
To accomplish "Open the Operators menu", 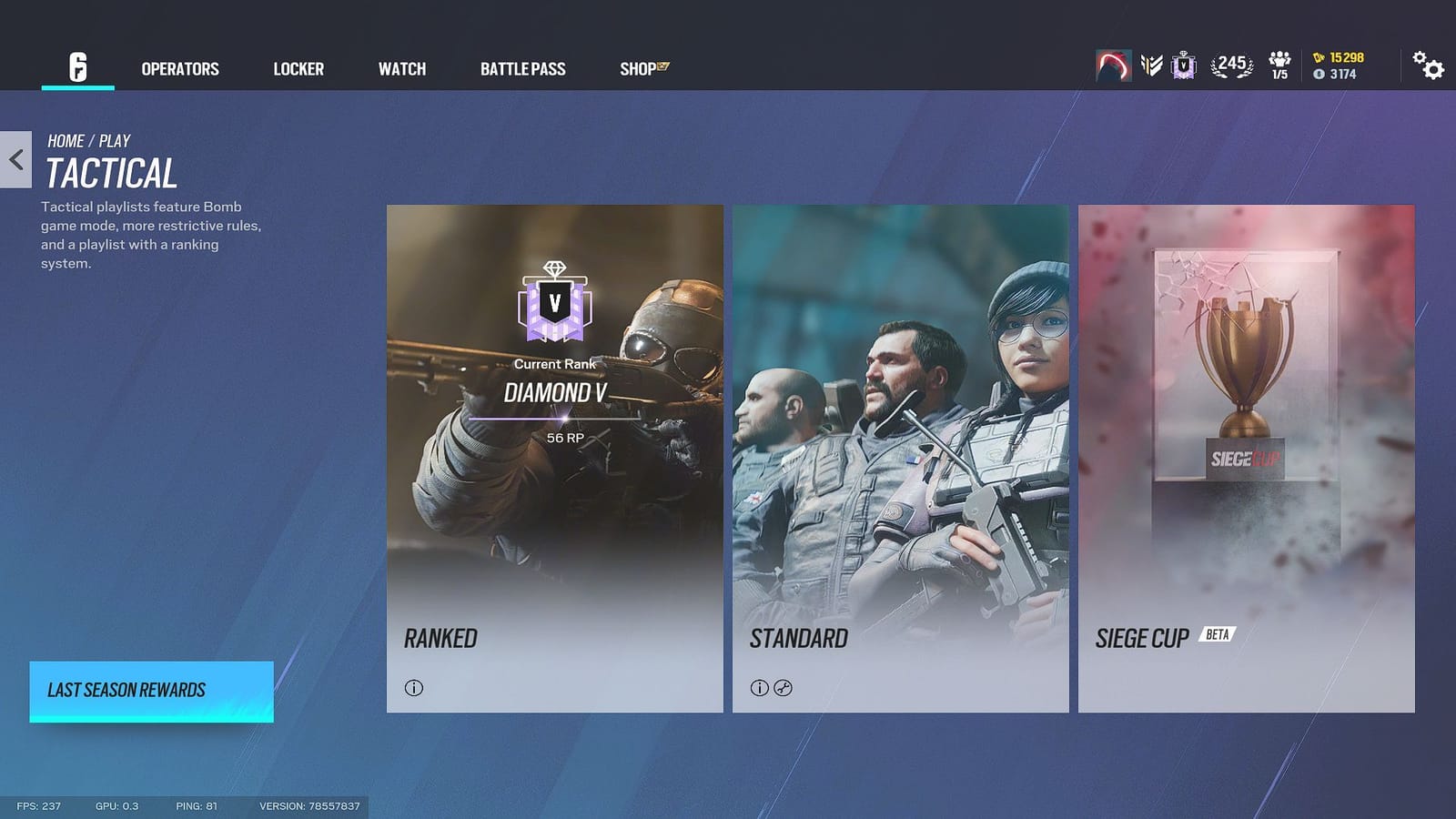I will tap(179, 68).
